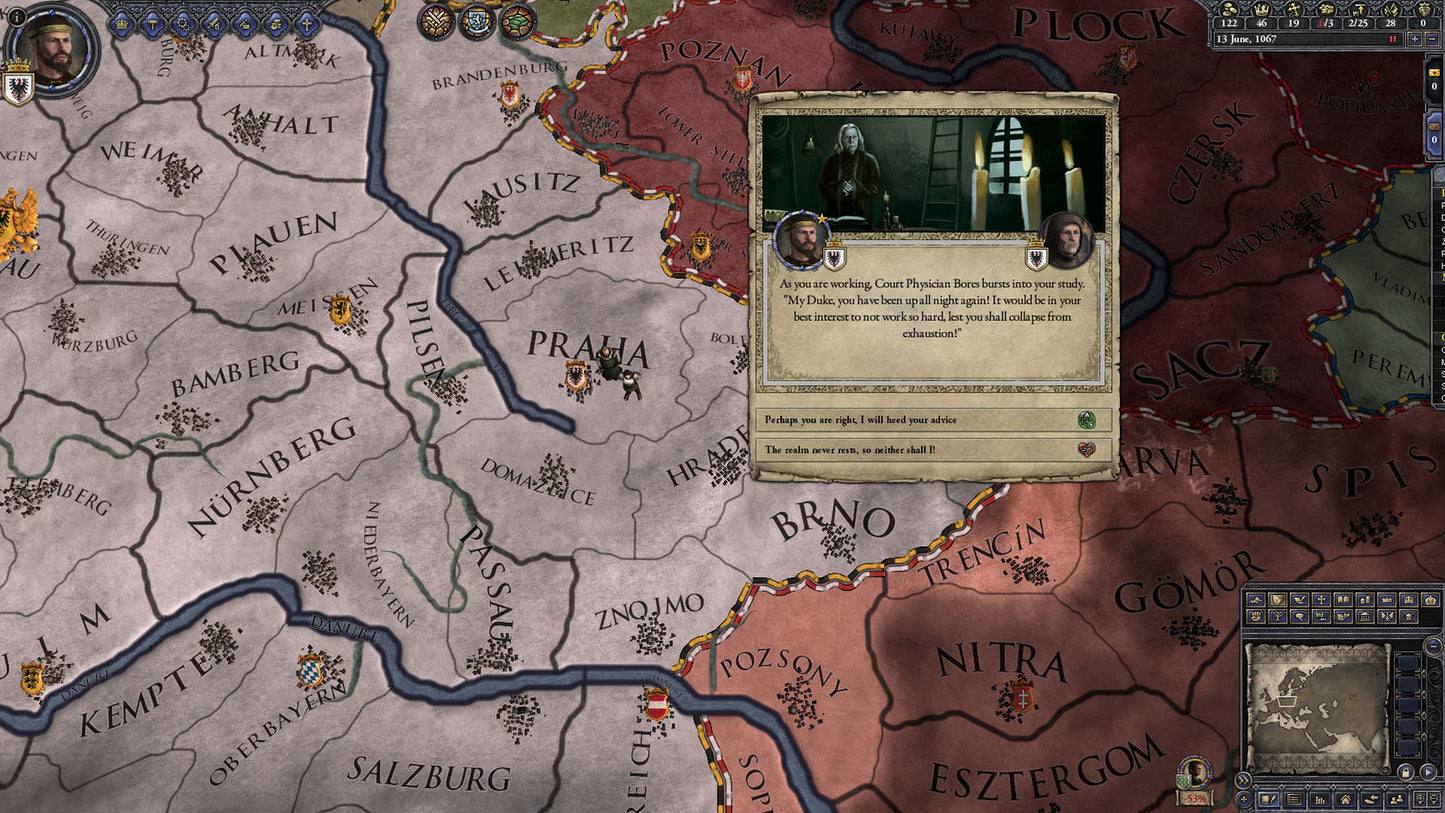Click the prestige crown icon on top bar
The width and height of the screenshot is (1445, 813).
(1262, 10)
